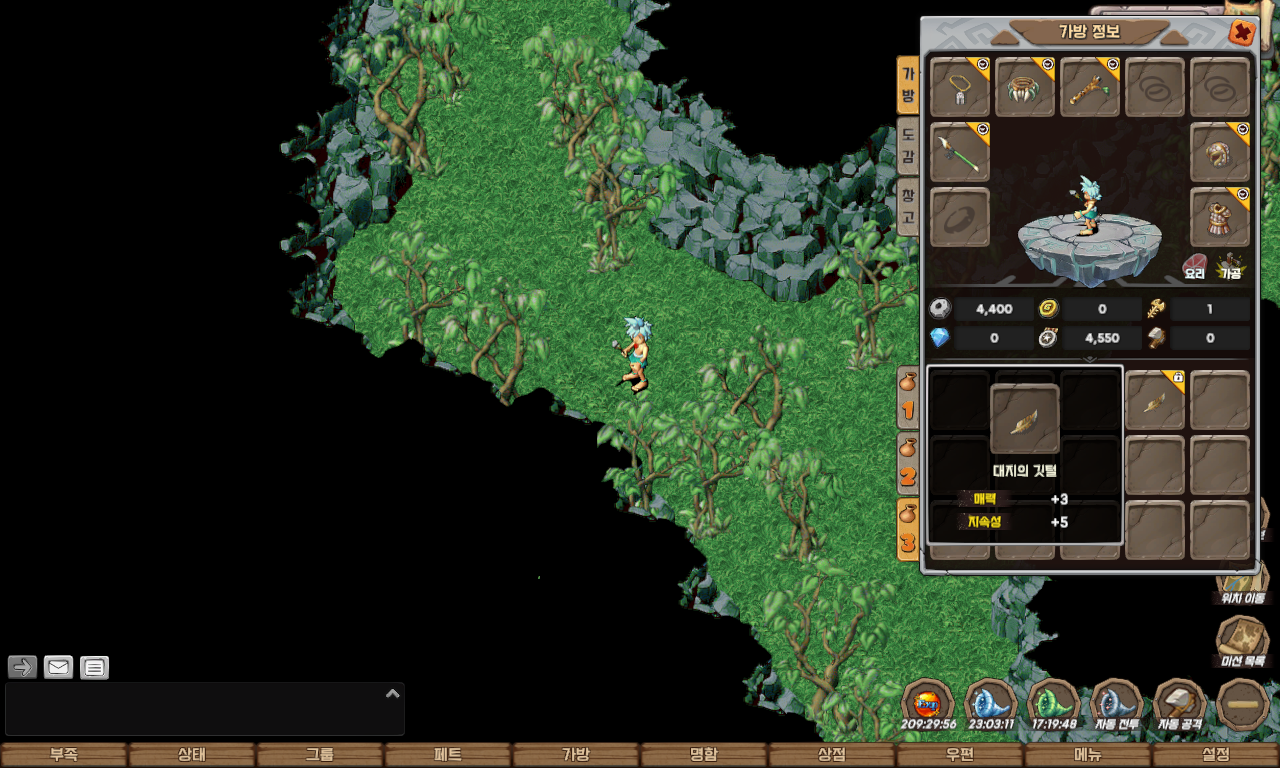Open the 부족 tribe menu
The width and height of the screenshot is (1280, 768).
pos(64,755)
